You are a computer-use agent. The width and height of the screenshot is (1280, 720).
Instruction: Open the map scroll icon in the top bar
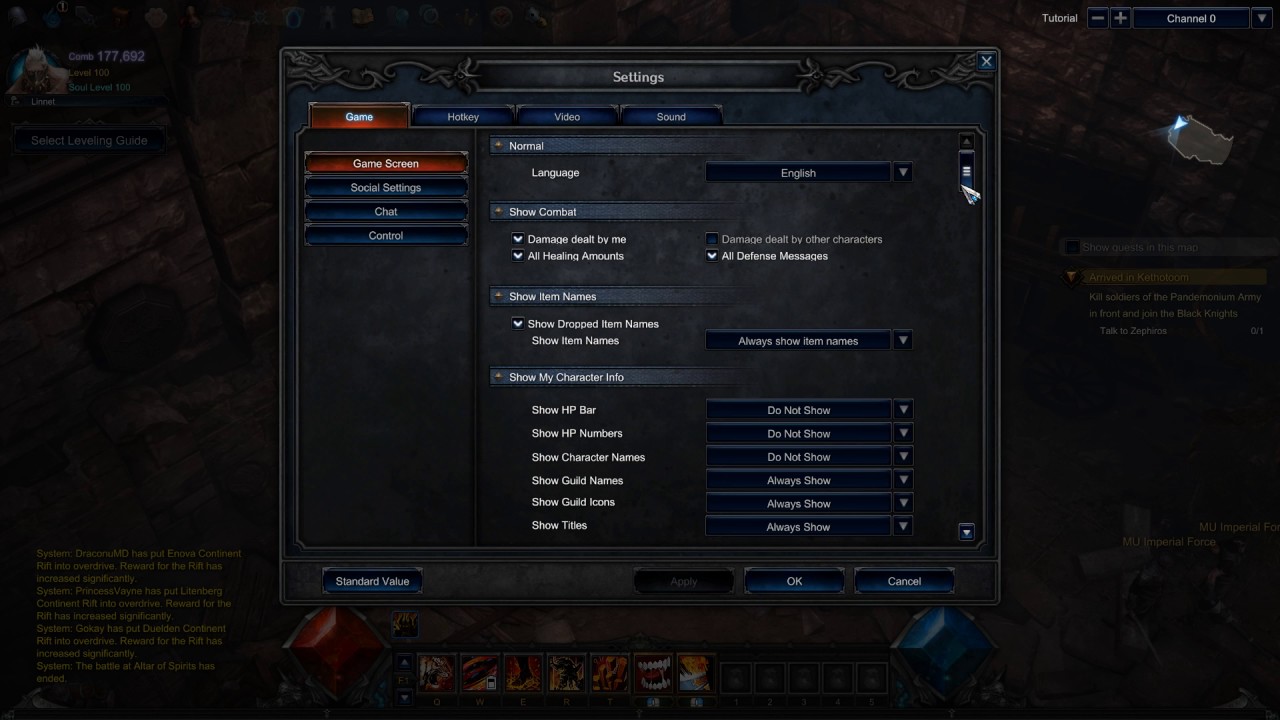(x=362, y=16)
